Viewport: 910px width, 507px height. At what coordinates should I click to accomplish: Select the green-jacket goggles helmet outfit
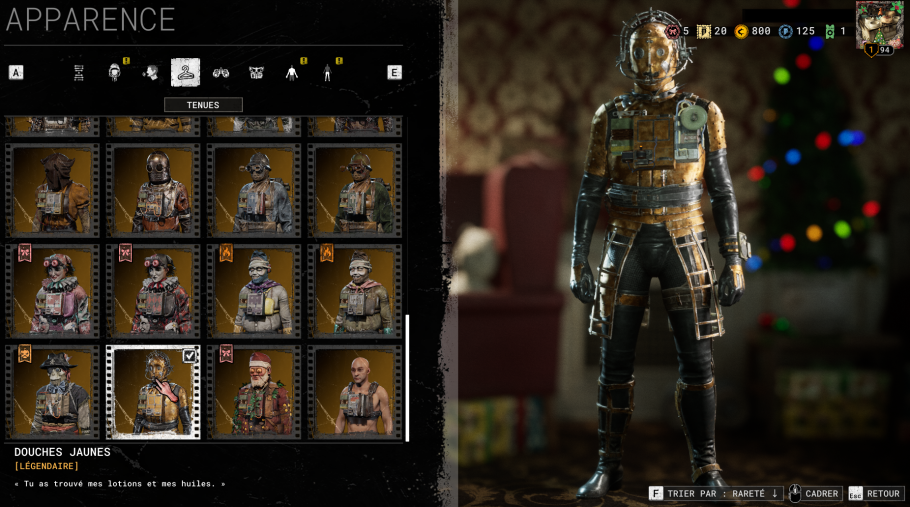(x=355, y=190)
